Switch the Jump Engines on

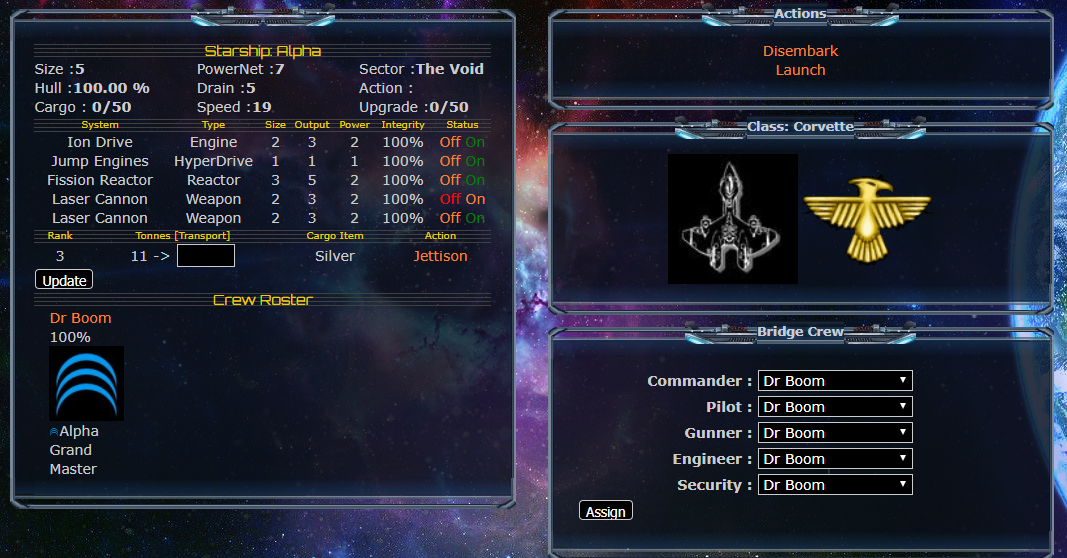(475, 161)
